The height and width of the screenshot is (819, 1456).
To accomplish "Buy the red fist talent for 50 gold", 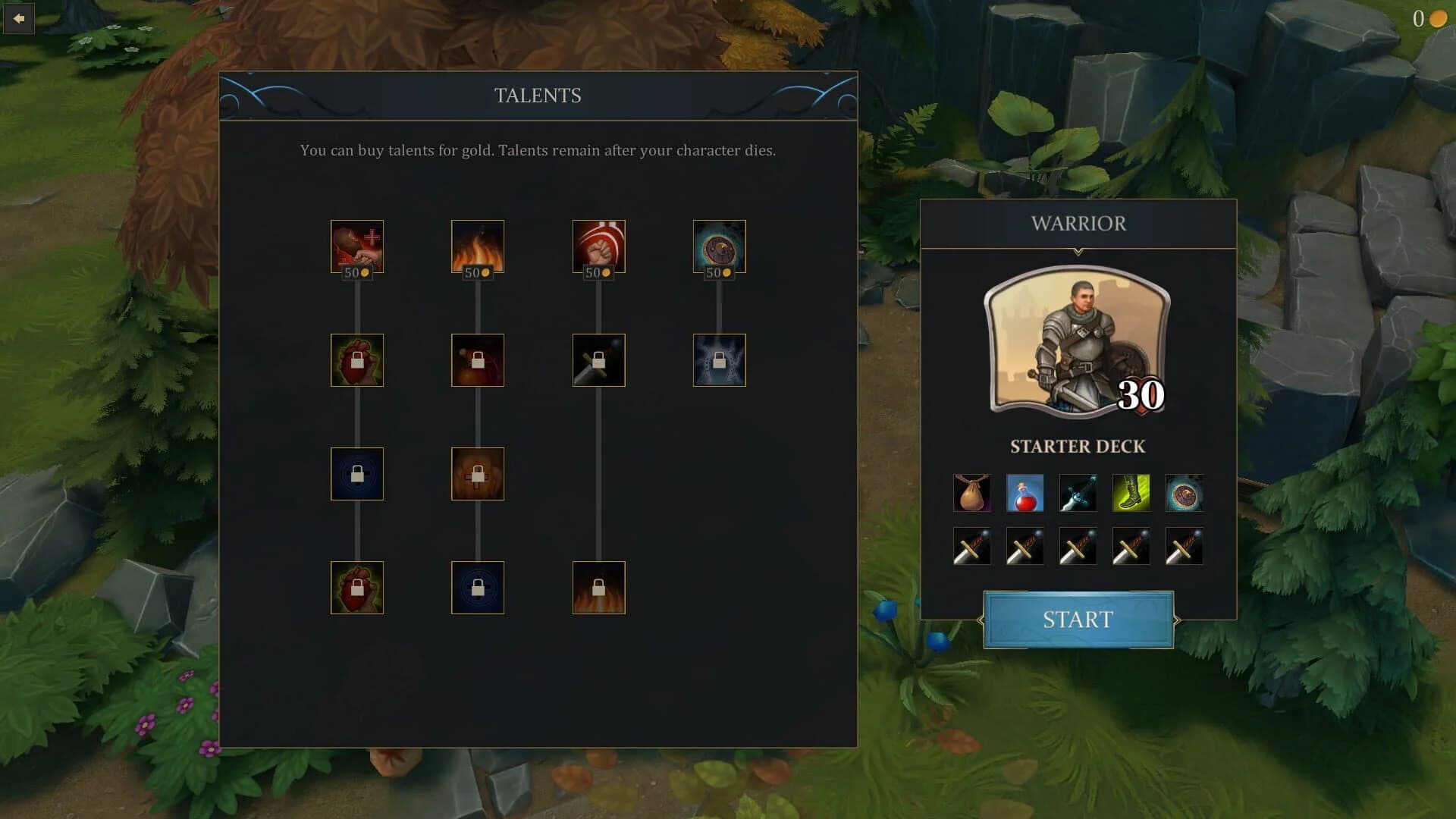I will tap(599, 246).
